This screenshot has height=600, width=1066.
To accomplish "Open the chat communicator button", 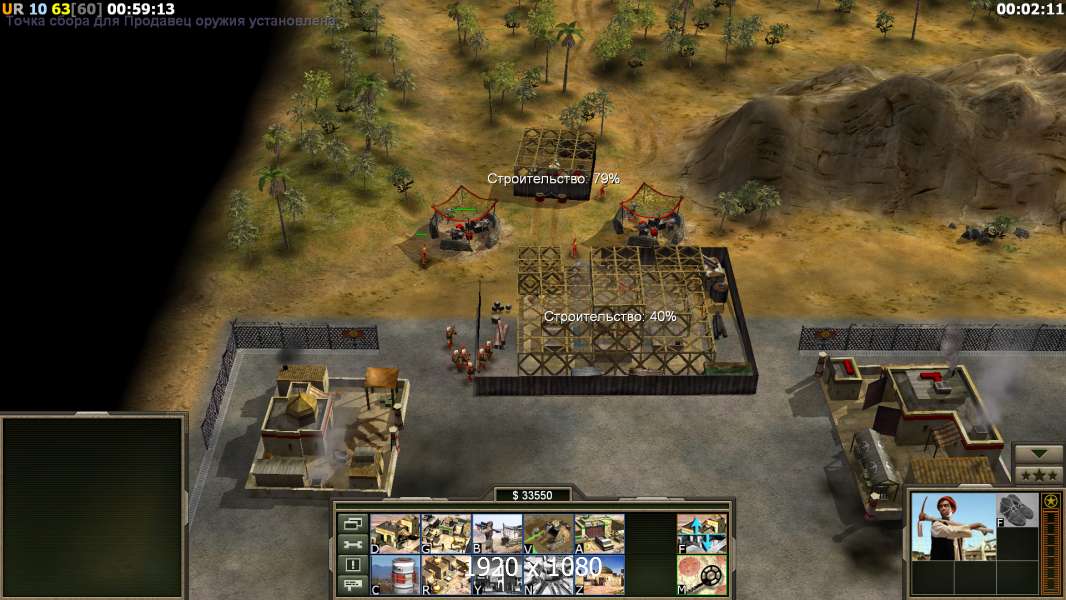I will pos(351,586).
